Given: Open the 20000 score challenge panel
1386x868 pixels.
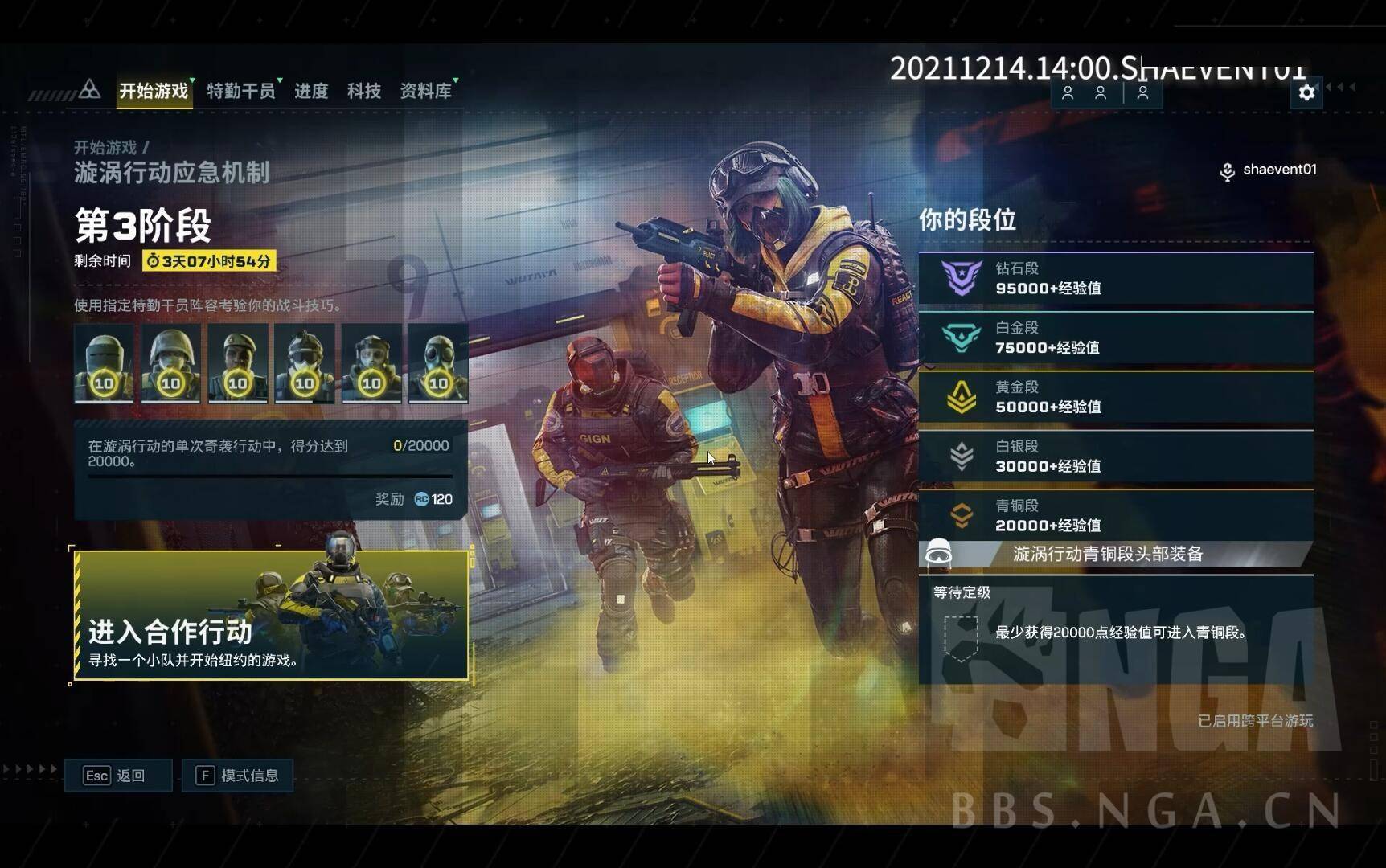Looking at the screenshot, I should pos(270,469).
